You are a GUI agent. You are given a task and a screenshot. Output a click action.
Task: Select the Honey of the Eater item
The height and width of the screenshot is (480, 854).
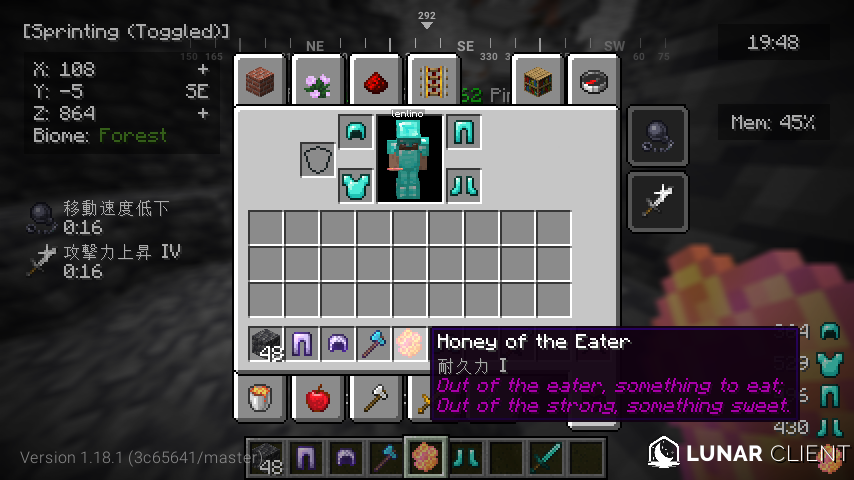pos(410,343)
